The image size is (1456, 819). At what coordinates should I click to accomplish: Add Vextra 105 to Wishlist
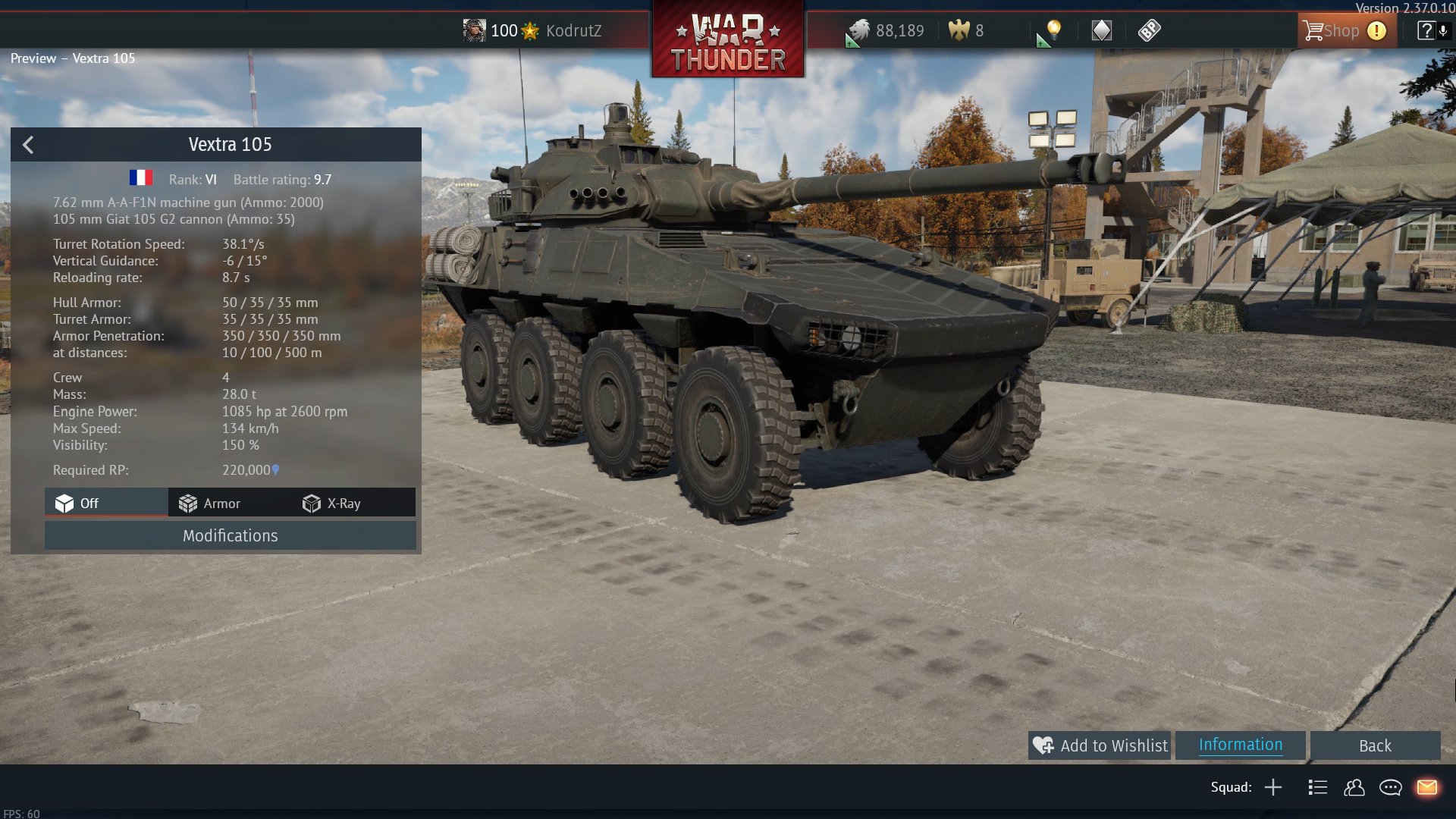pos(1100,745)
